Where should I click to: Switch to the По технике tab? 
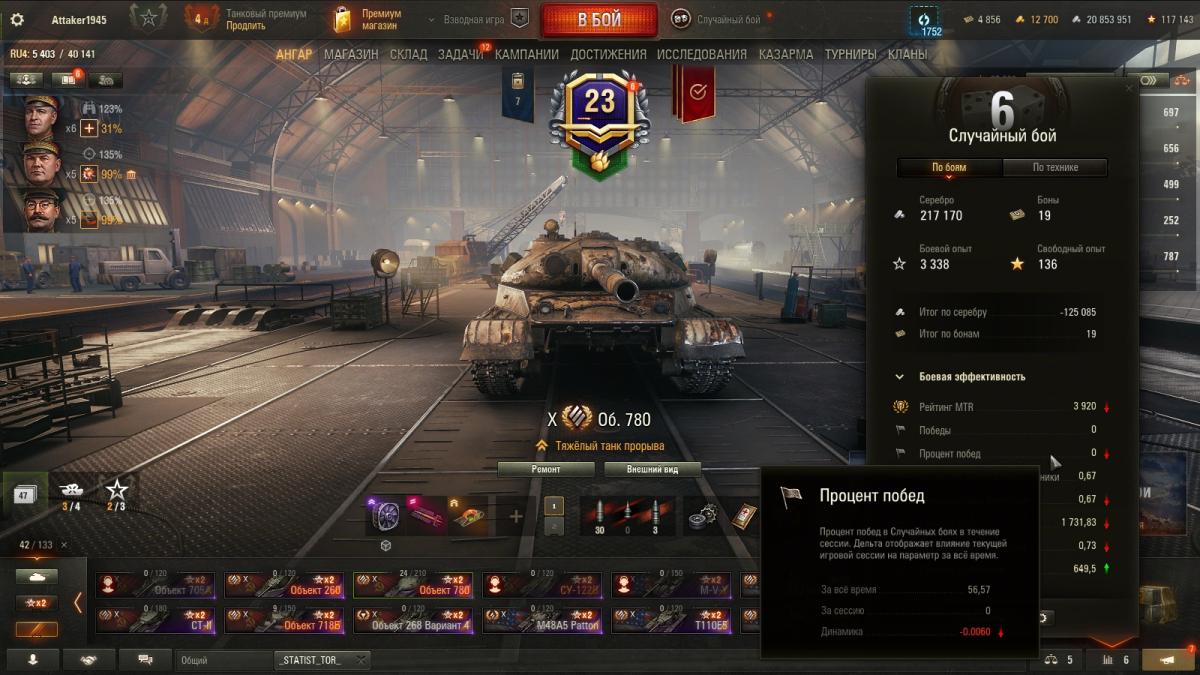pyautogui.click(x=1055, y=168)
